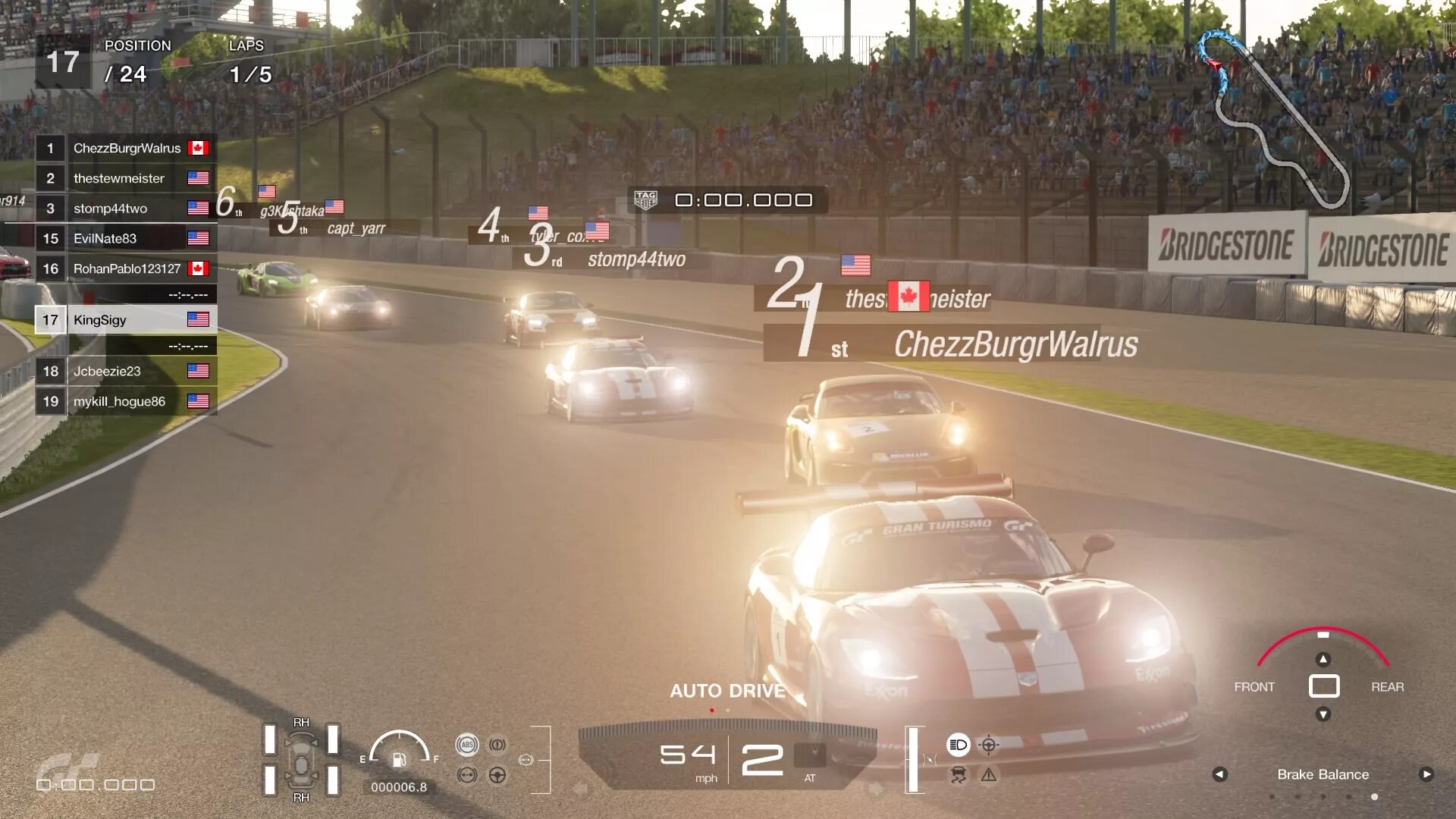Click the traction control skidding car icon
1456x819 pixels.
point(959,775)
